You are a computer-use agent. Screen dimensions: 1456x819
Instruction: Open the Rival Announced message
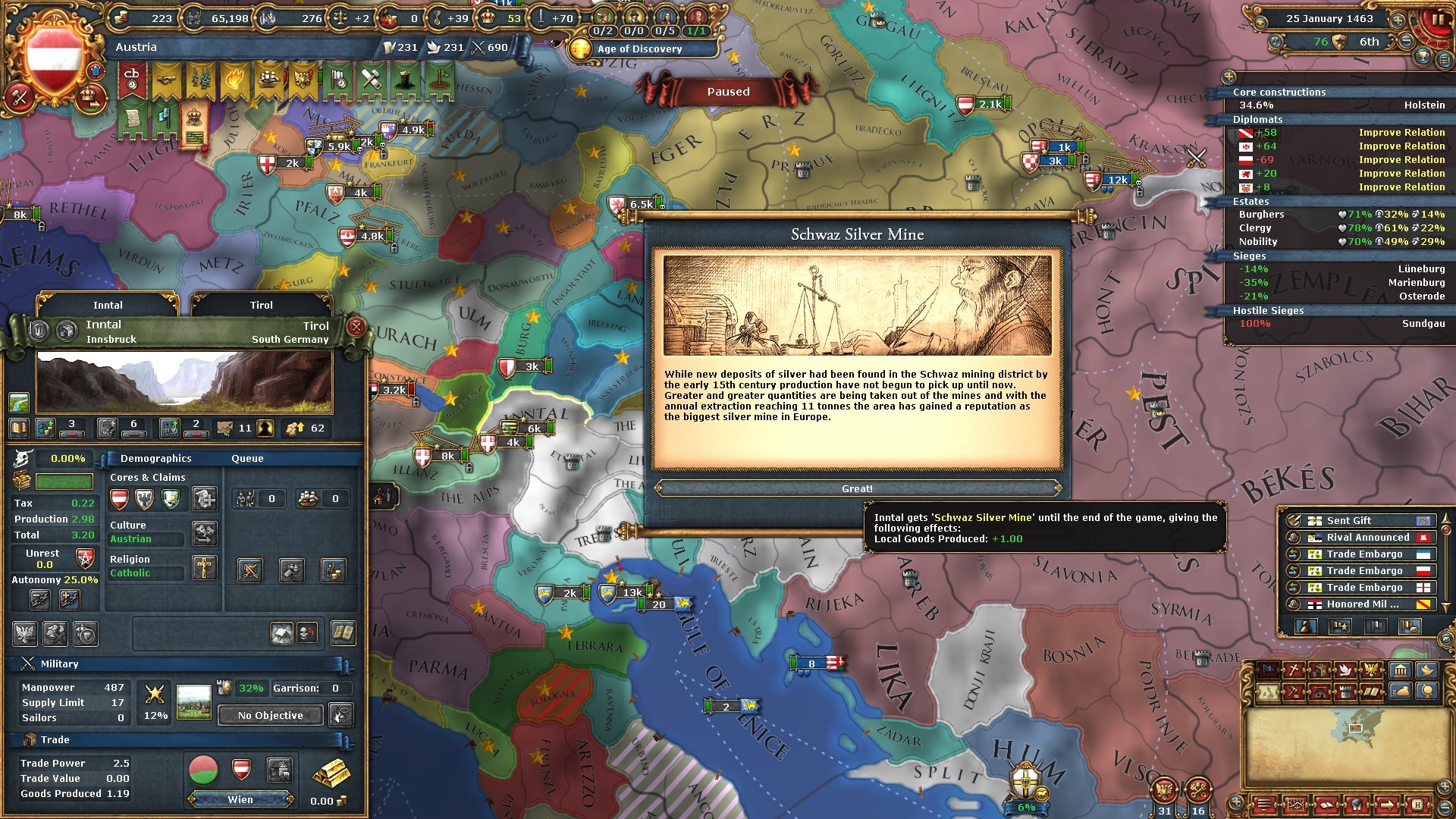(x=1357, y=537)
